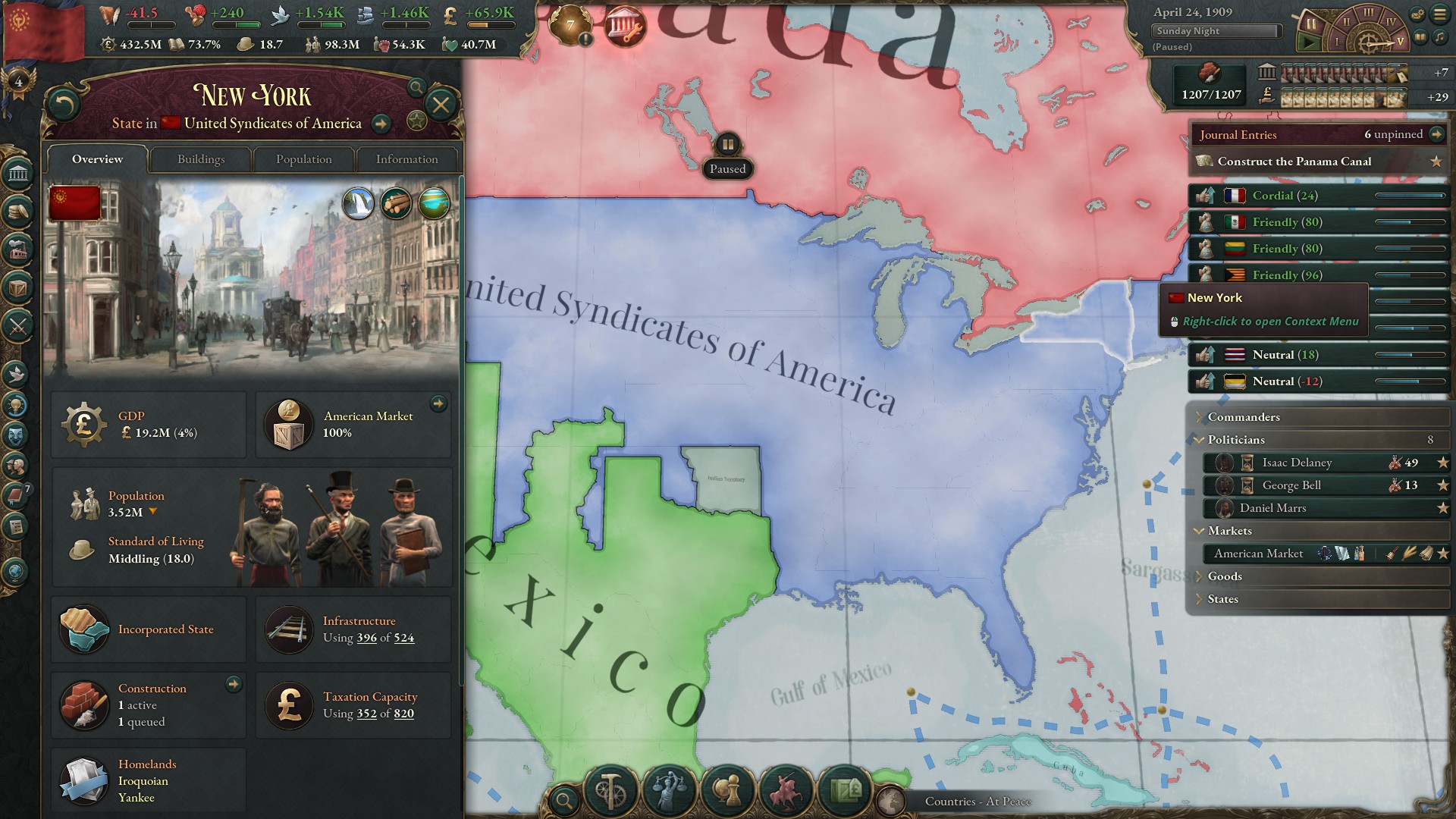Open map search with the magnifier icon

[x=564, y=800]
